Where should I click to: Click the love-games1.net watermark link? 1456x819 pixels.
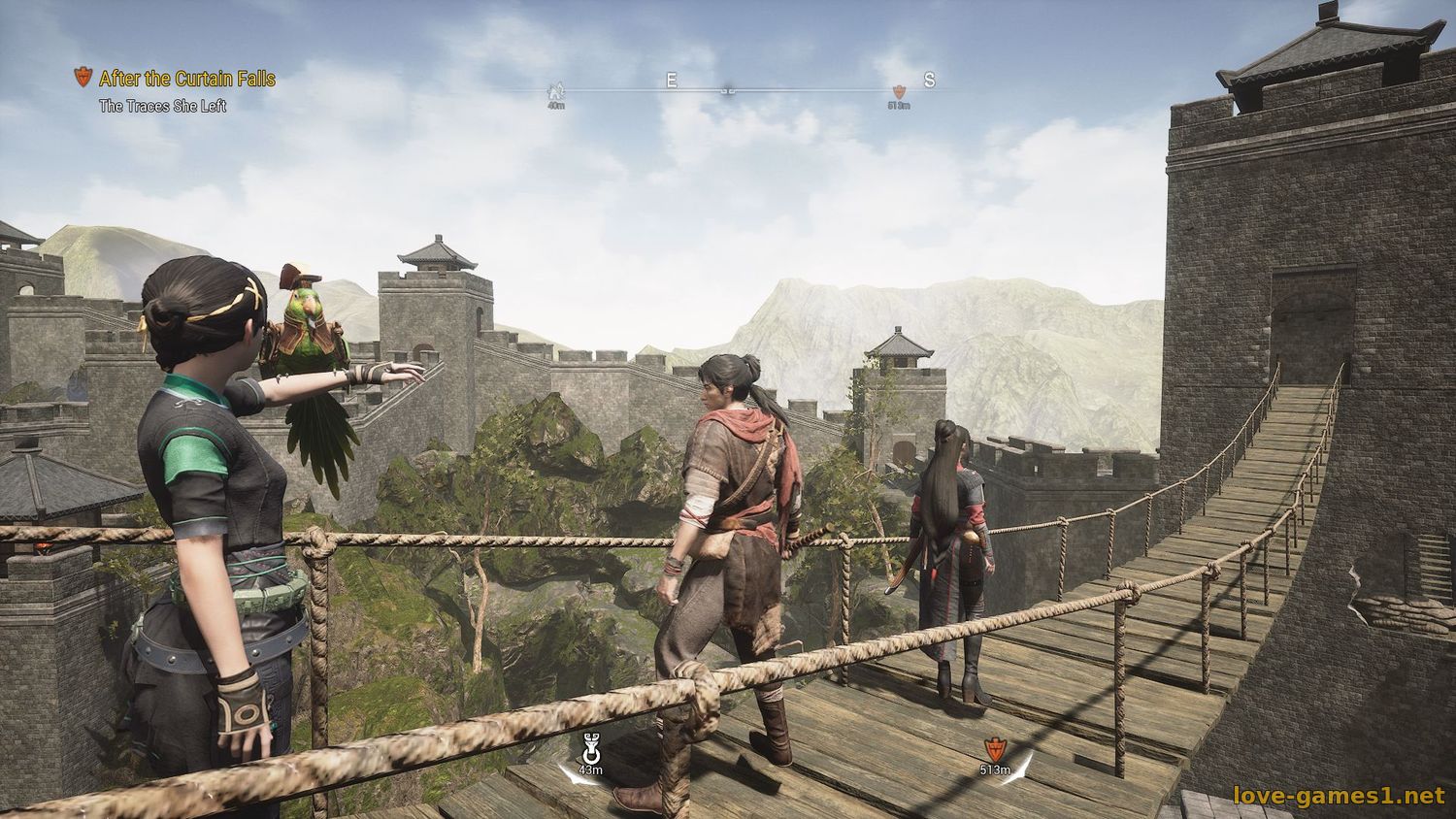click(x=1339, y=797)
